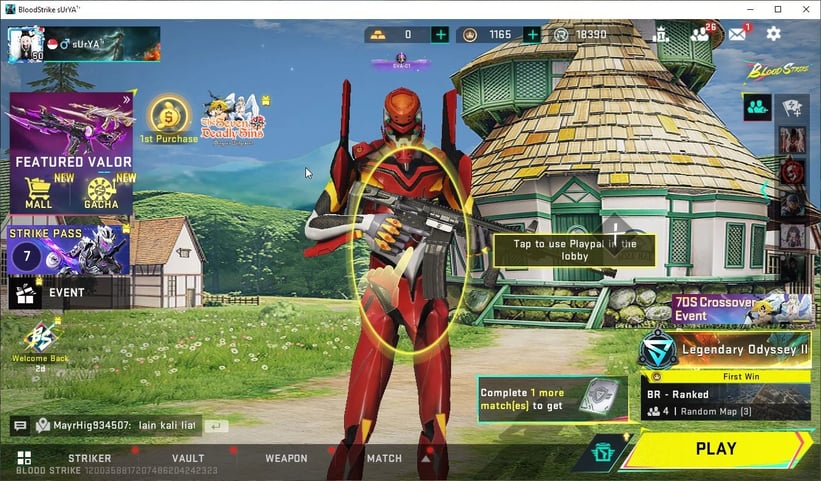Open the sUrYA player profile card

(x=84, y=44)
